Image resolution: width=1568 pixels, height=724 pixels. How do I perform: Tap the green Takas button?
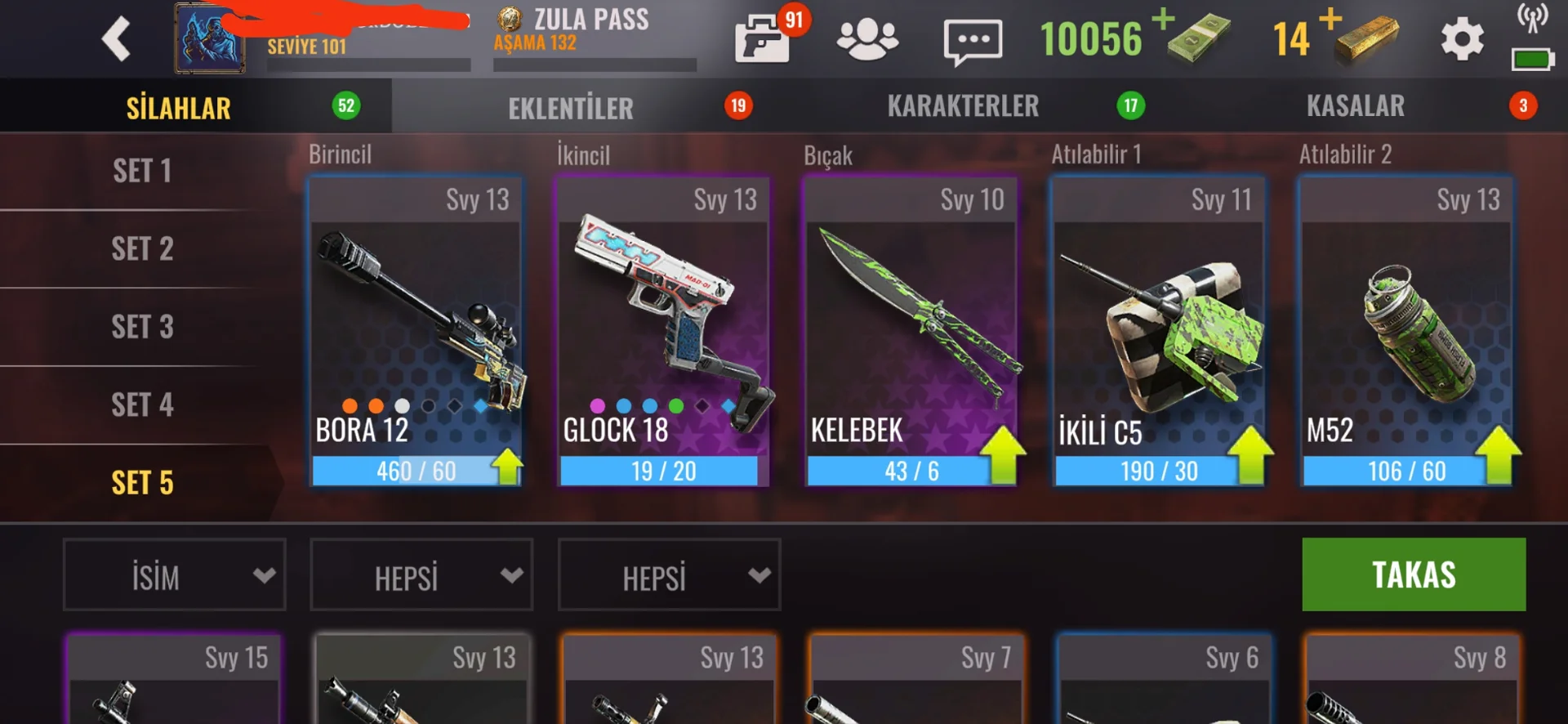[1414, 574]
